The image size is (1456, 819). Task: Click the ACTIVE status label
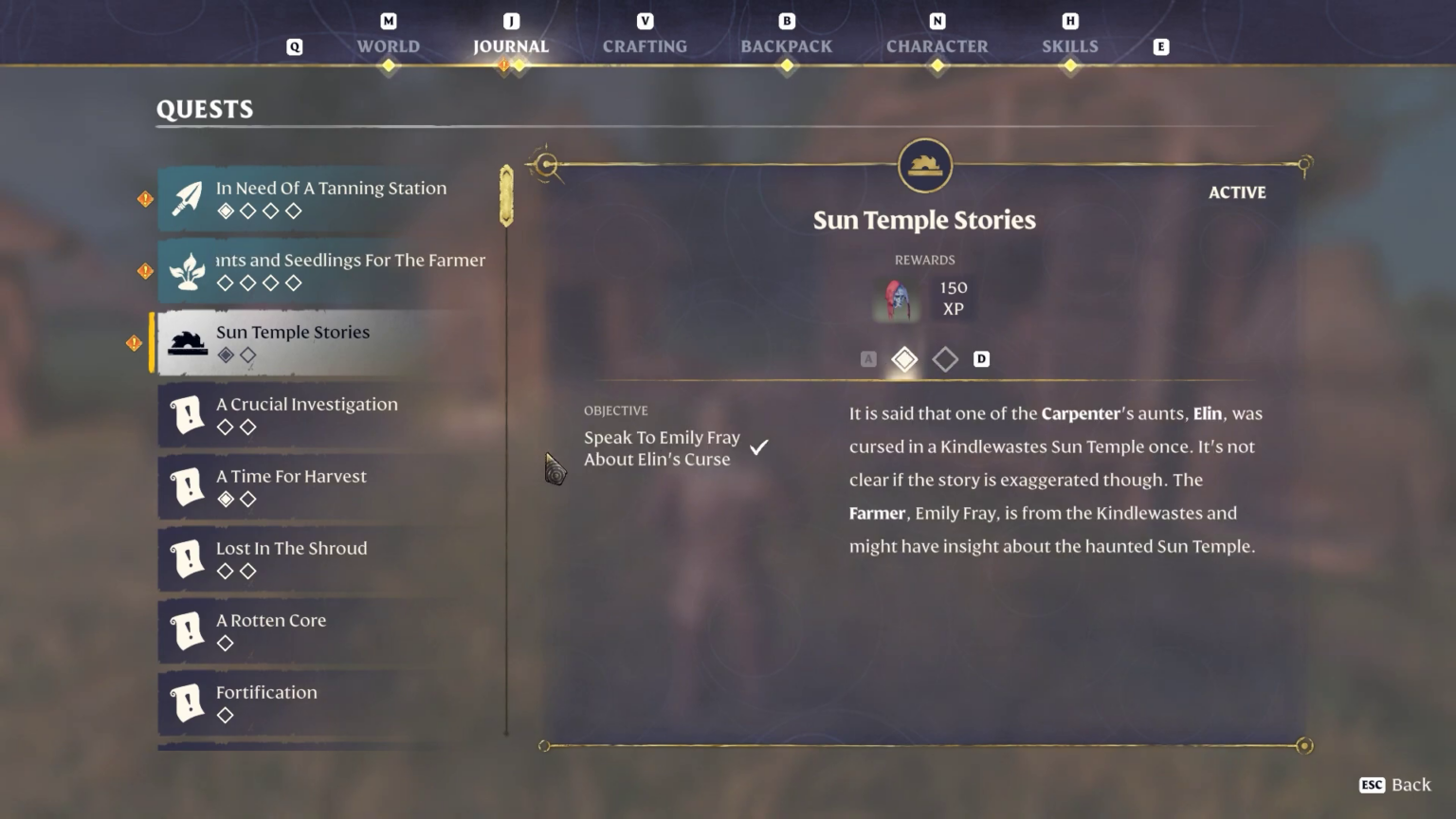pos(1237,192)
